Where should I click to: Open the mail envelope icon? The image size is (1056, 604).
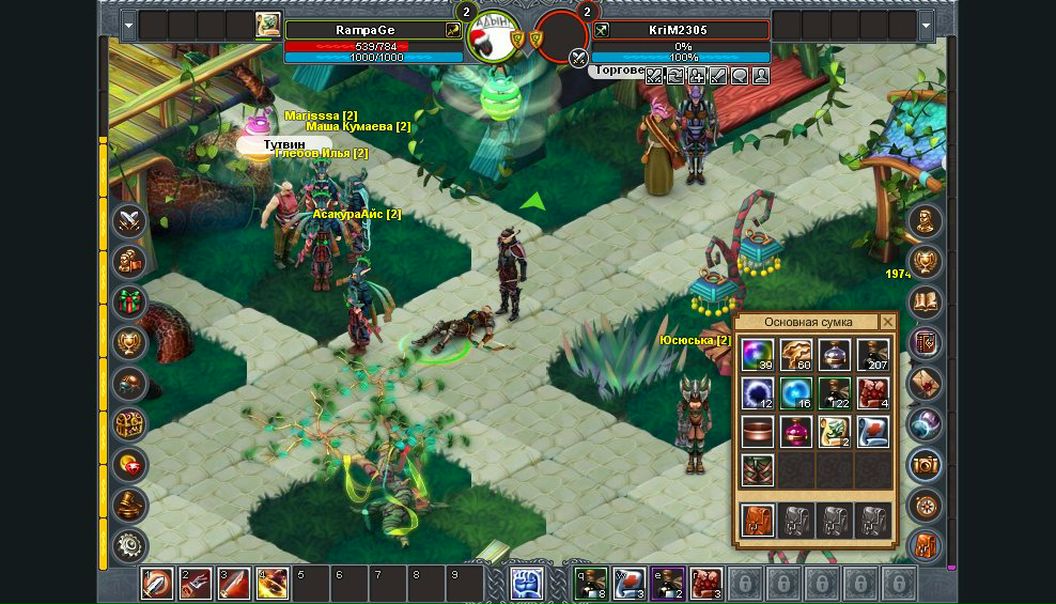tap(925, 383)
